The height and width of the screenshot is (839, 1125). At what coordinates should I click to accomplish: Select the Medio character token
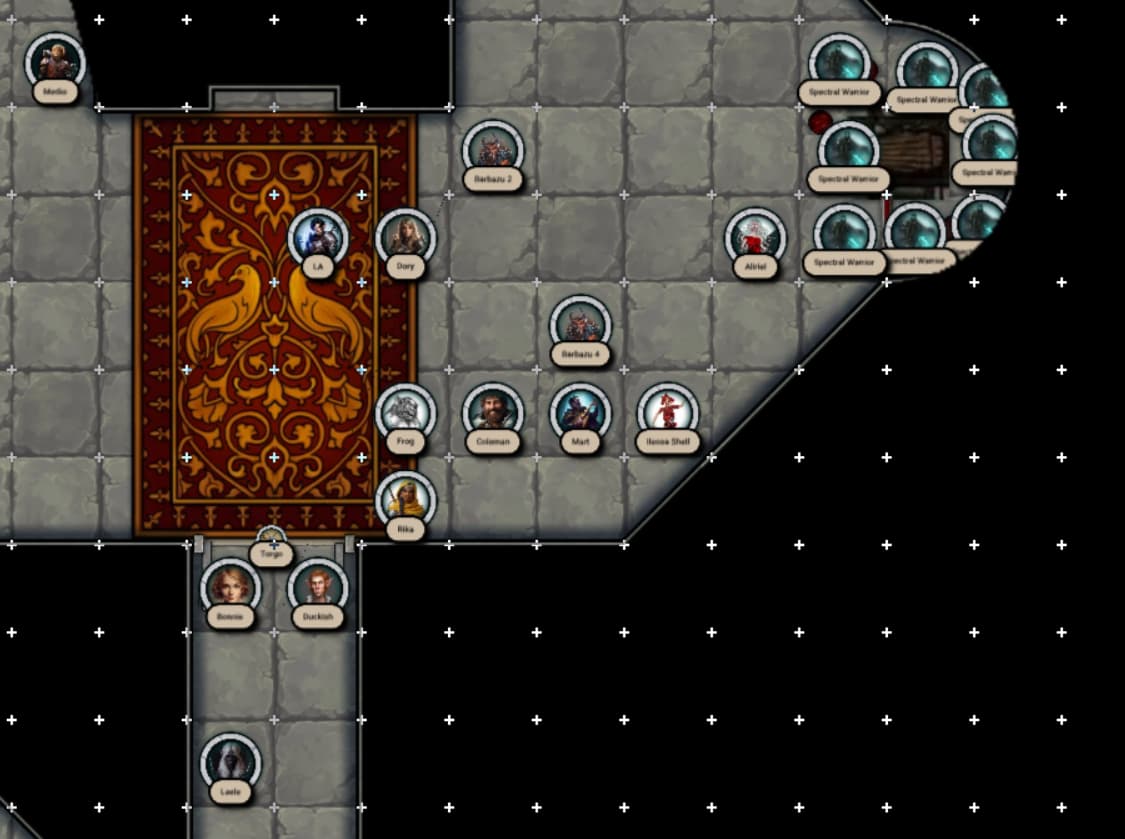tap(55, 63)
